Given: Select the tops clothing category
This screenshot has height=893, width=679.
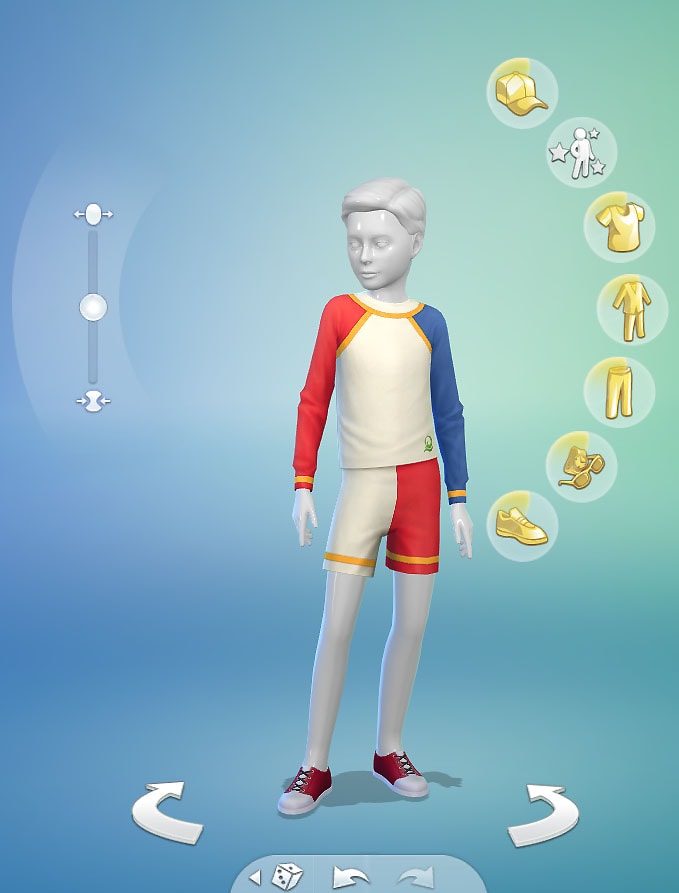Looking at the screenshot, I should tap(619, 227).
